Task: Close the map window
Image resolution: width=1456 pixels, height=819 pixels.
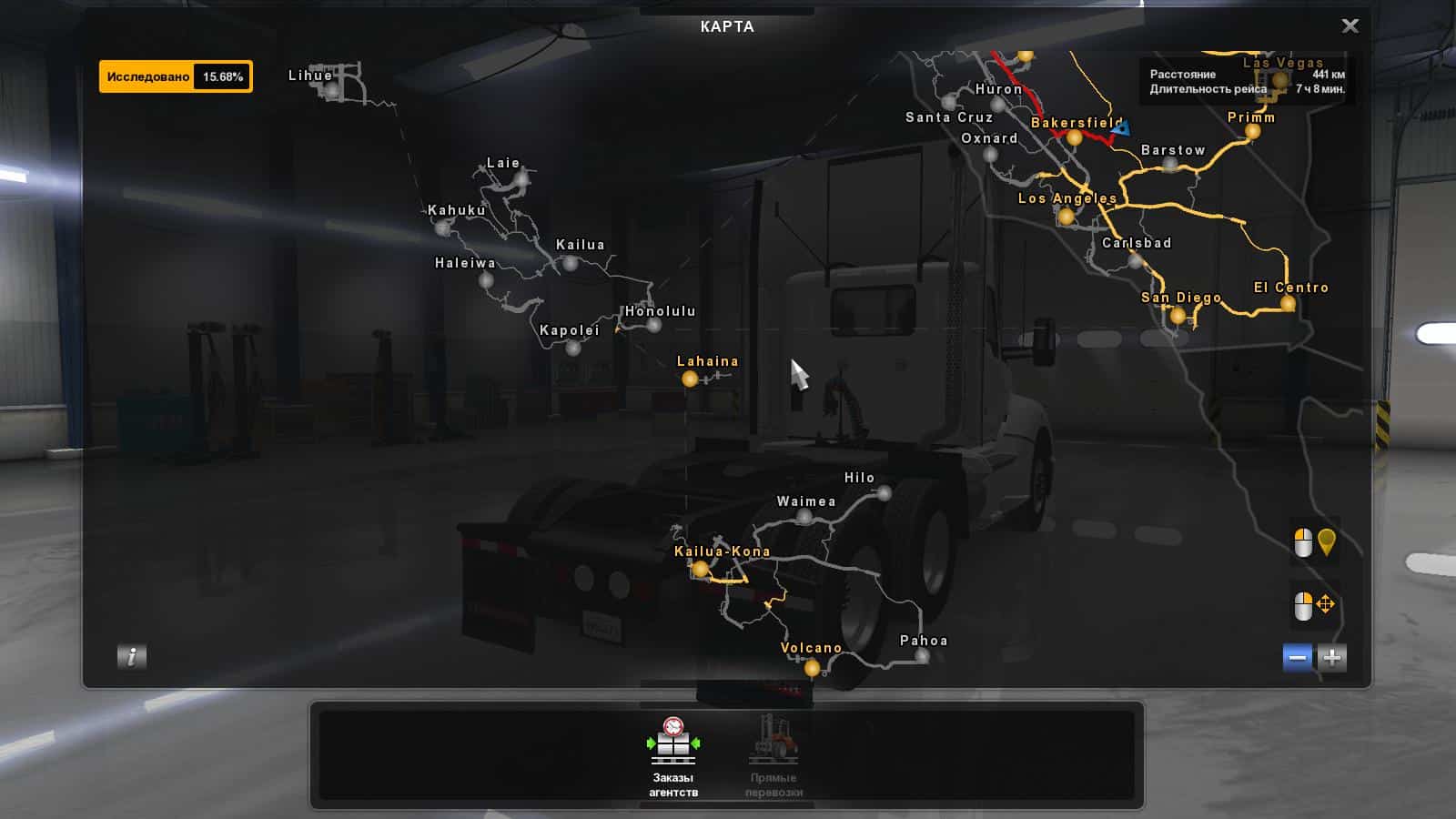Action: 1350,25
